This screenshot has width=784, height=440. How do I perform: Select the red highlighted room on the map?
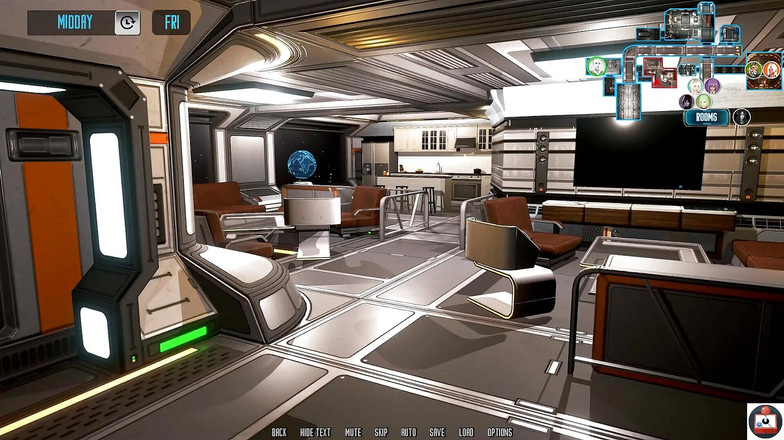658,71
